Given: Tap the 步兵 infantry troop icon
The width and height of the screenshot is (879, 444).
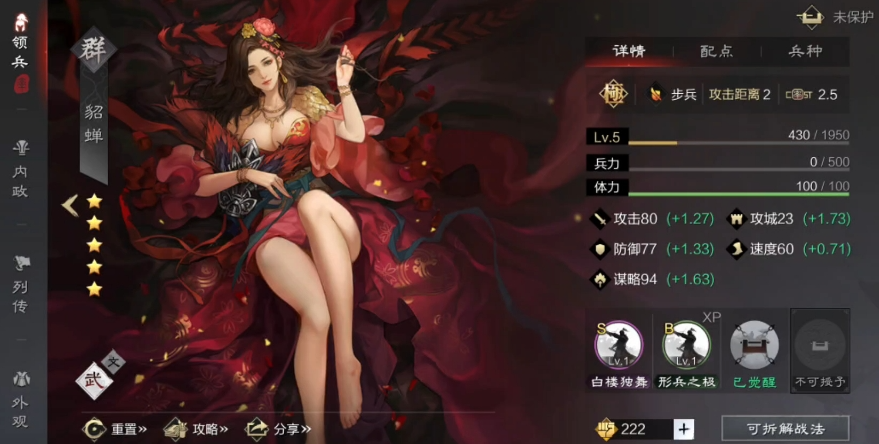Looking at the screenshot, I should pyautogui.click(x=656, y=95).
